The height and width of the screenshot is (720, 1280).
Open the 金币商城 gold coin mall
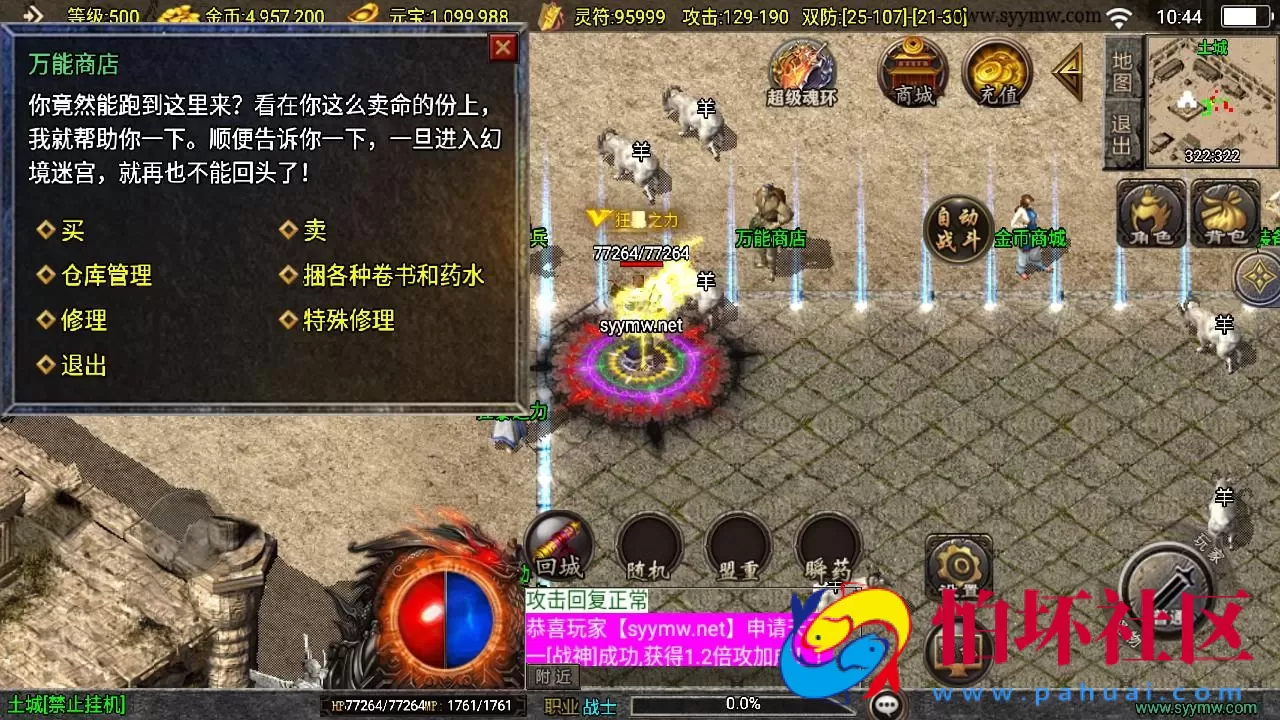point(1030,240)
